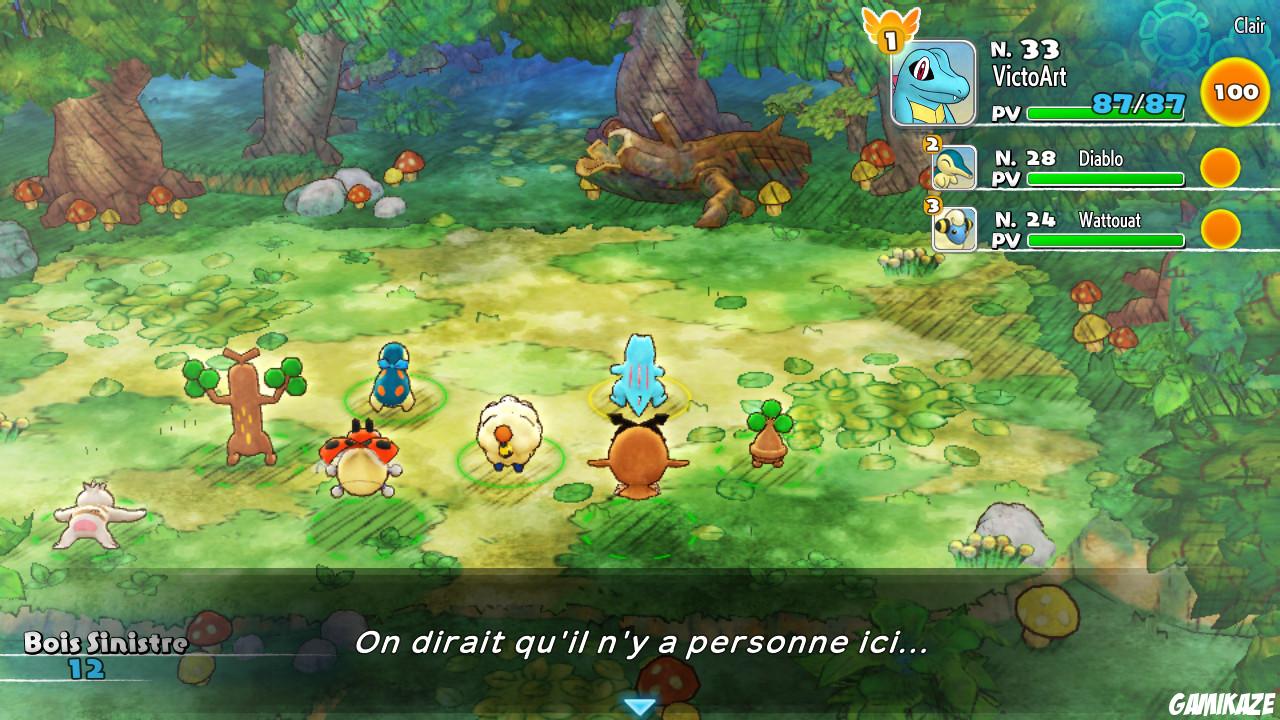This screenshot has width=1280, height=720.
Task: Click the rank 3 badge on Wattouat's card
Action: click(934, 205)
